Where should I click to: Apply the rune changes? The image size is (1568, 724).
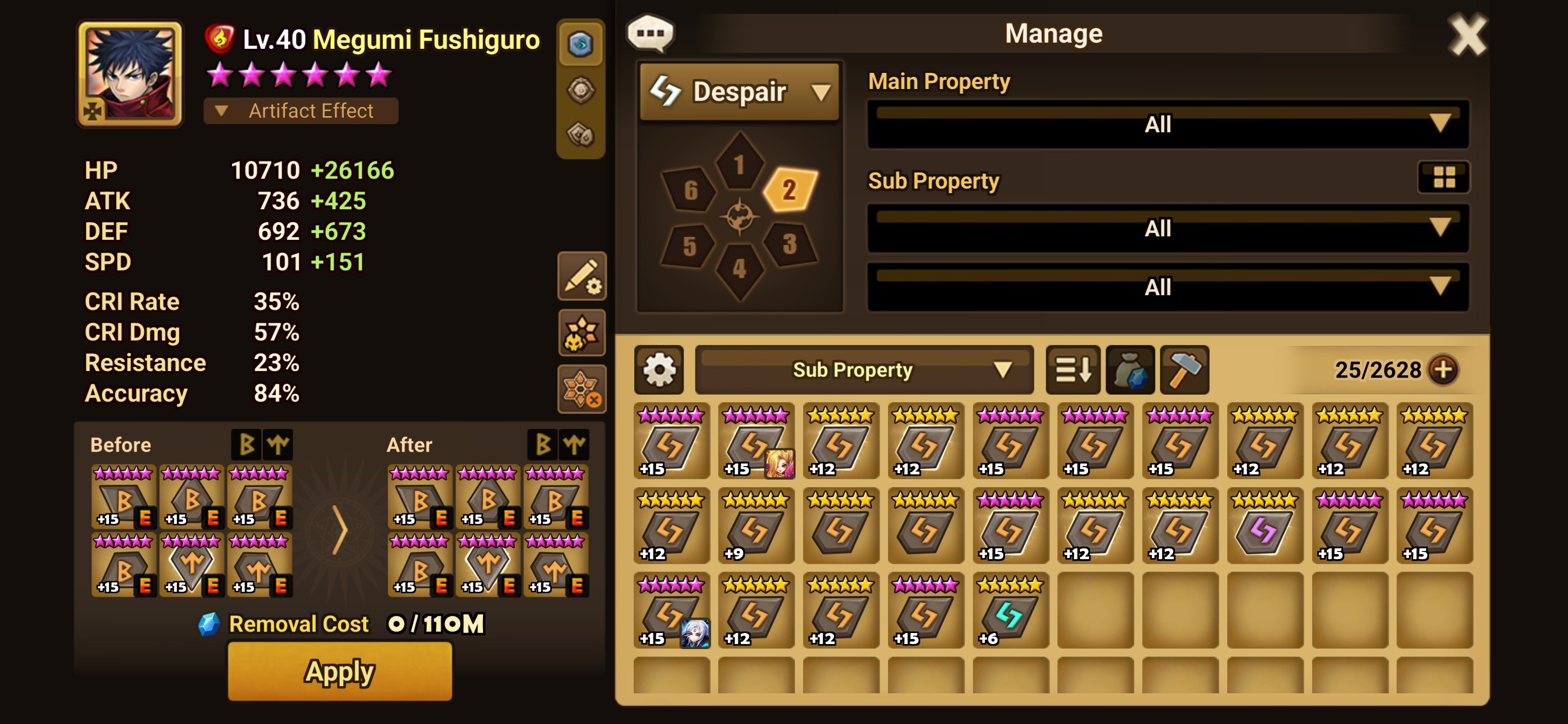(x=340, y=671)
